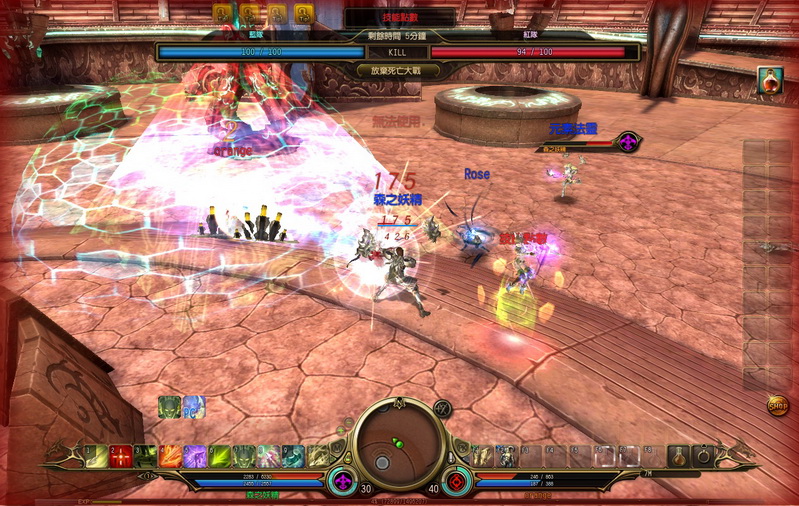Trigger the purple magic skill in slot 5
Viewport: 799px width, 506px height.
(x=195, y=456)
